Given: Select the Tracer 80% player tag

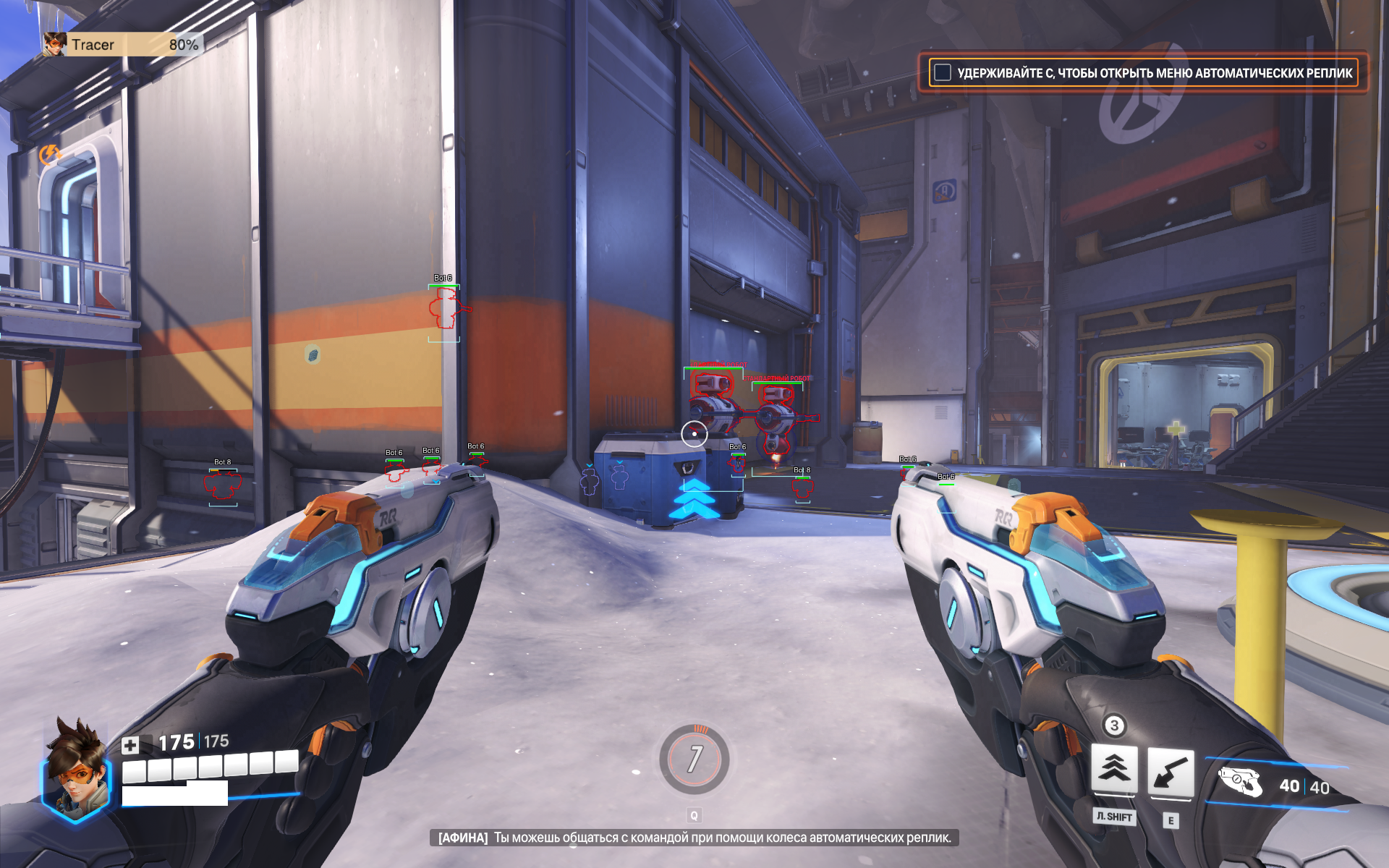Looking at the screenshot, I should (x=122, y=45).
